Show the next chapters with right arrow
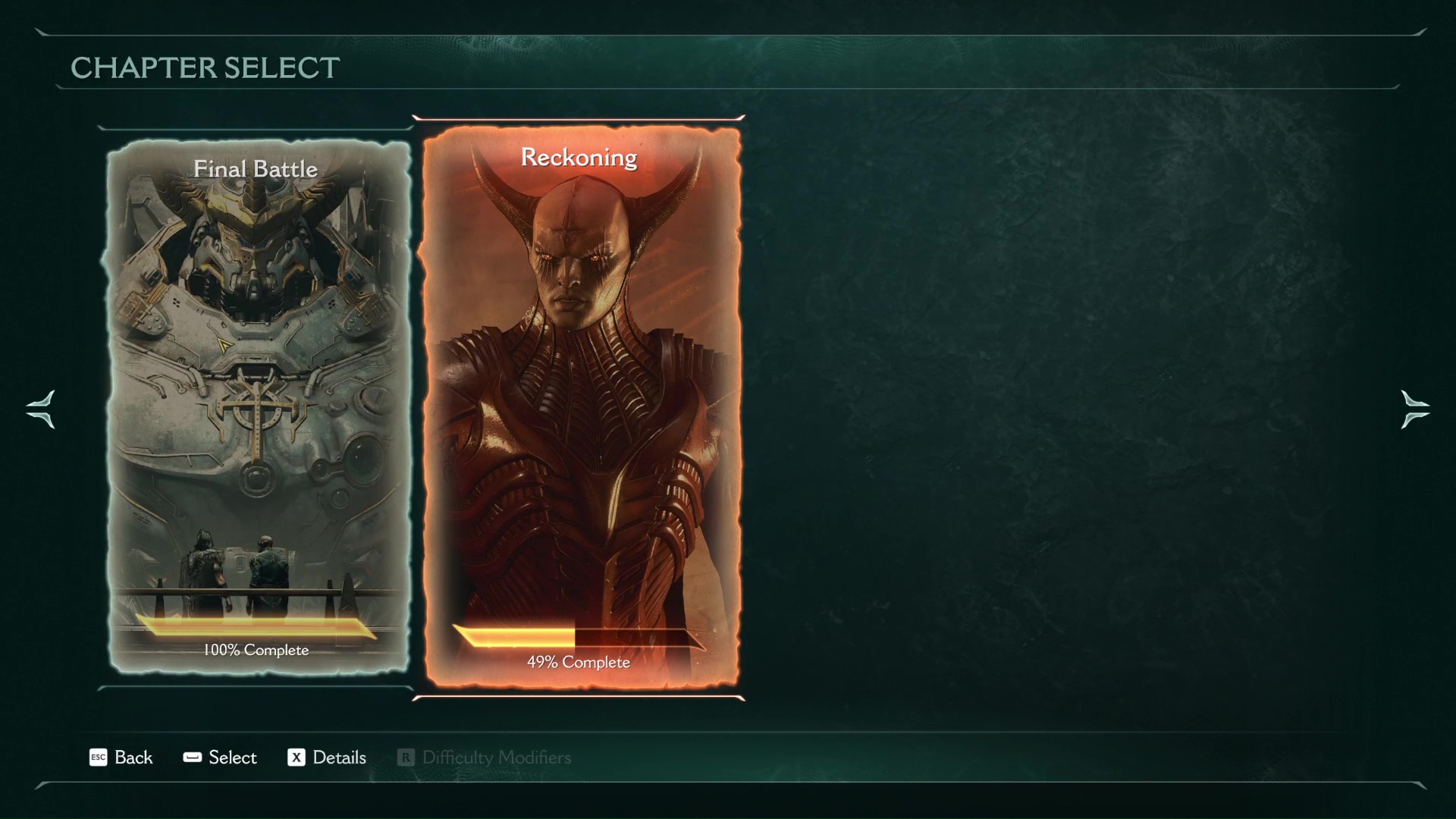This screenshot has height=819, width=1456. pyautogui.click(x=1414, y=409)
